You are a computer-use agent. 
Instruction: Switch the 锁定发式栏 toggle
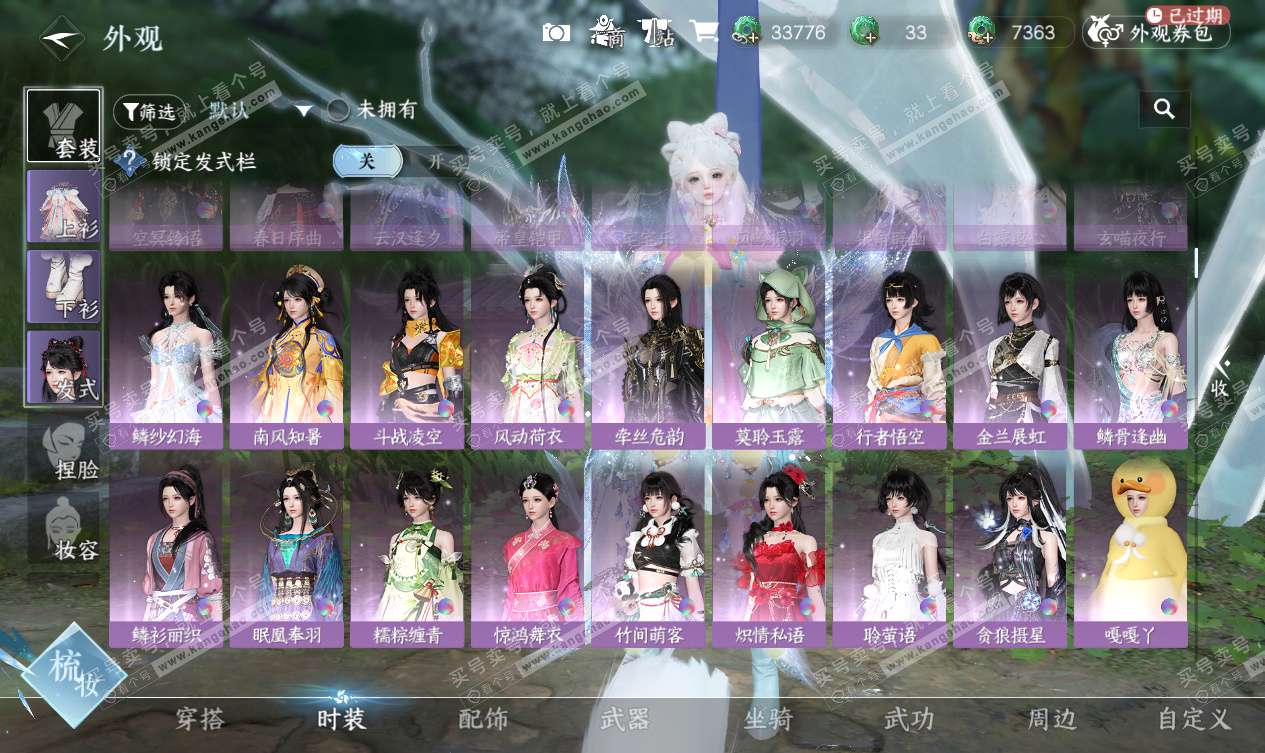(x=400, y=161)
